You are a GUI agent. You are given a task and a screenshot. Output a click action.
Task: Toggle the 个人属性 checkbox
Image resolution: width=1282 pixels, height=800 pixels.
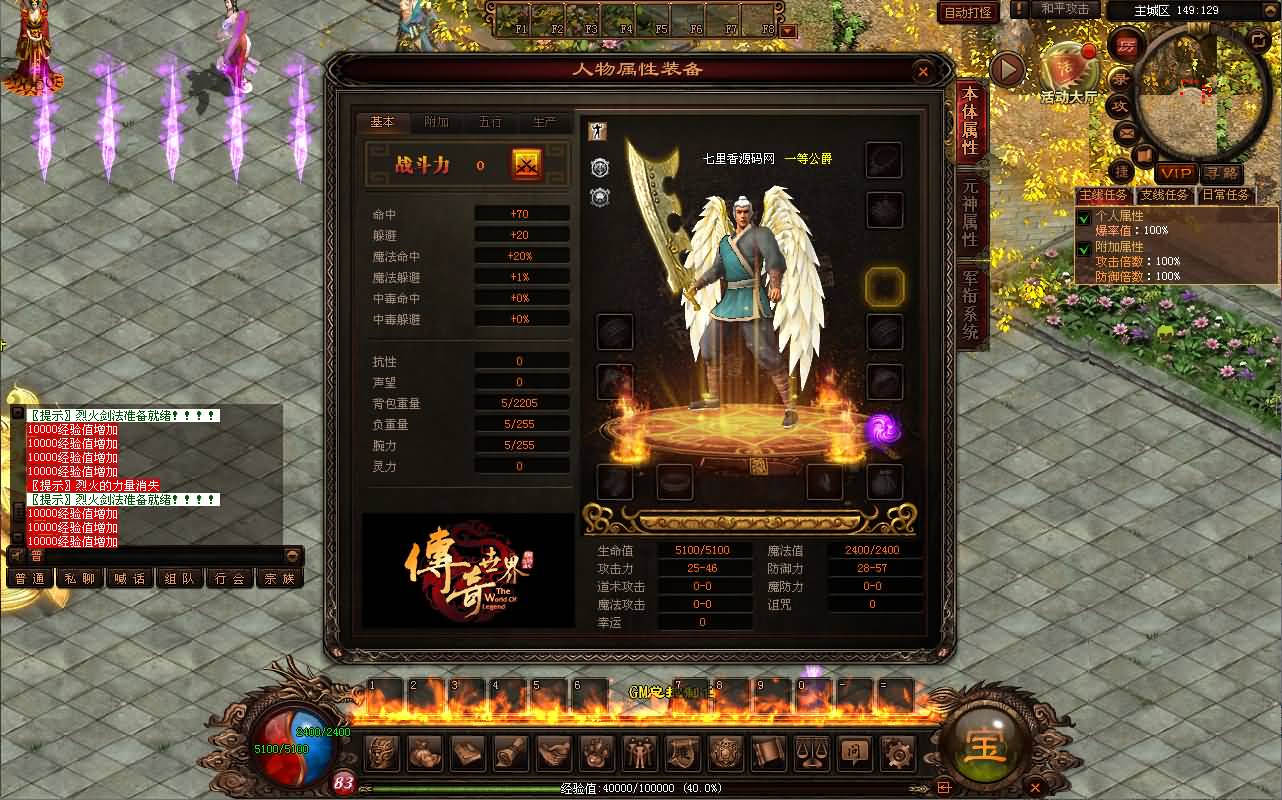click(1083, 217)
